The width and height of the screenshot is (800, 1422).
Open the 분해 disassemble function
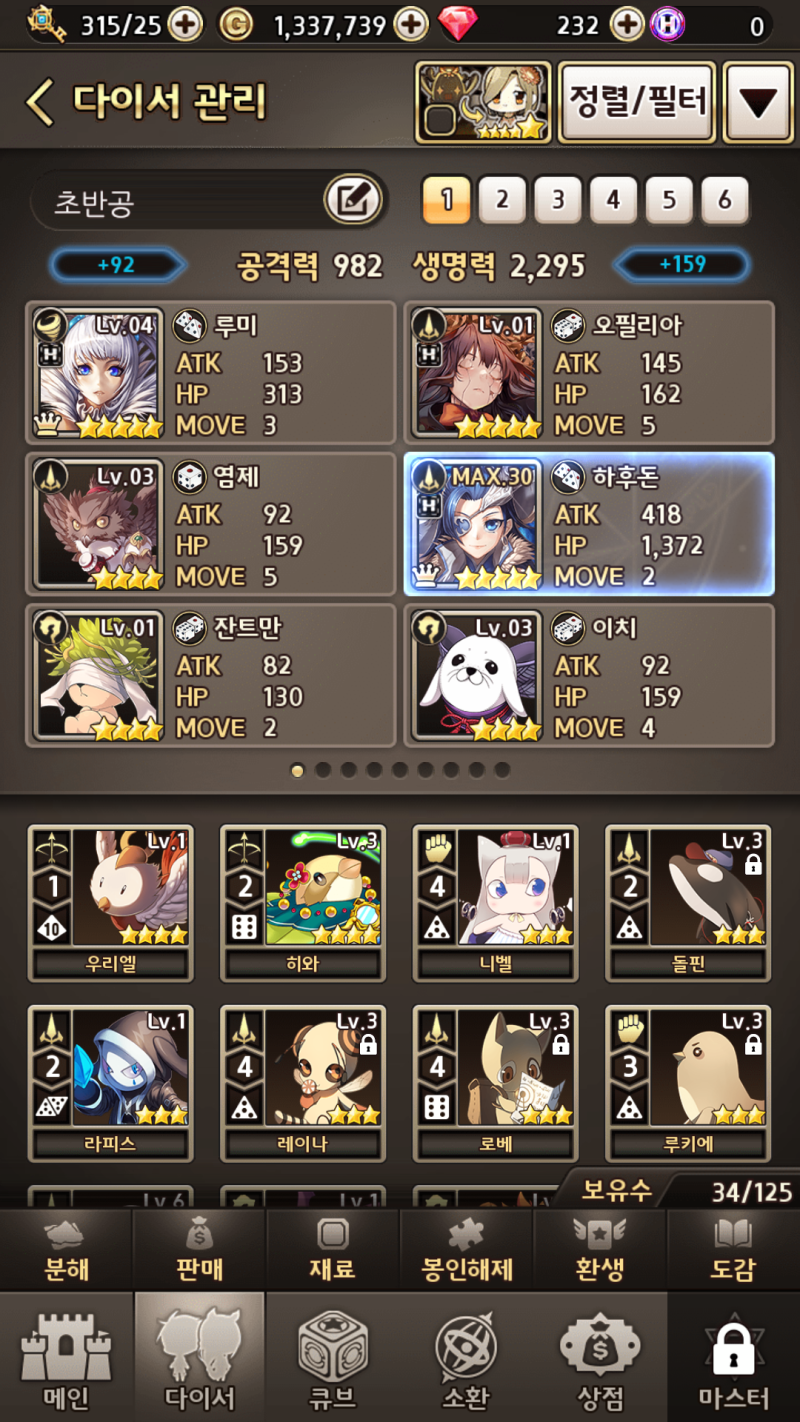66,1250
